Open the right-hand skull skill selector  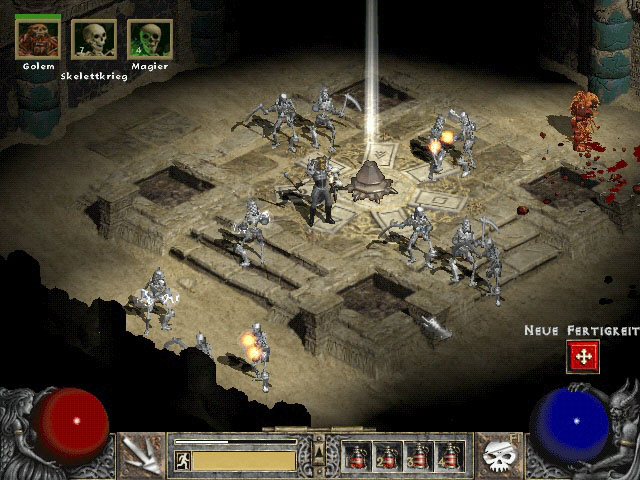coord(496,455)
